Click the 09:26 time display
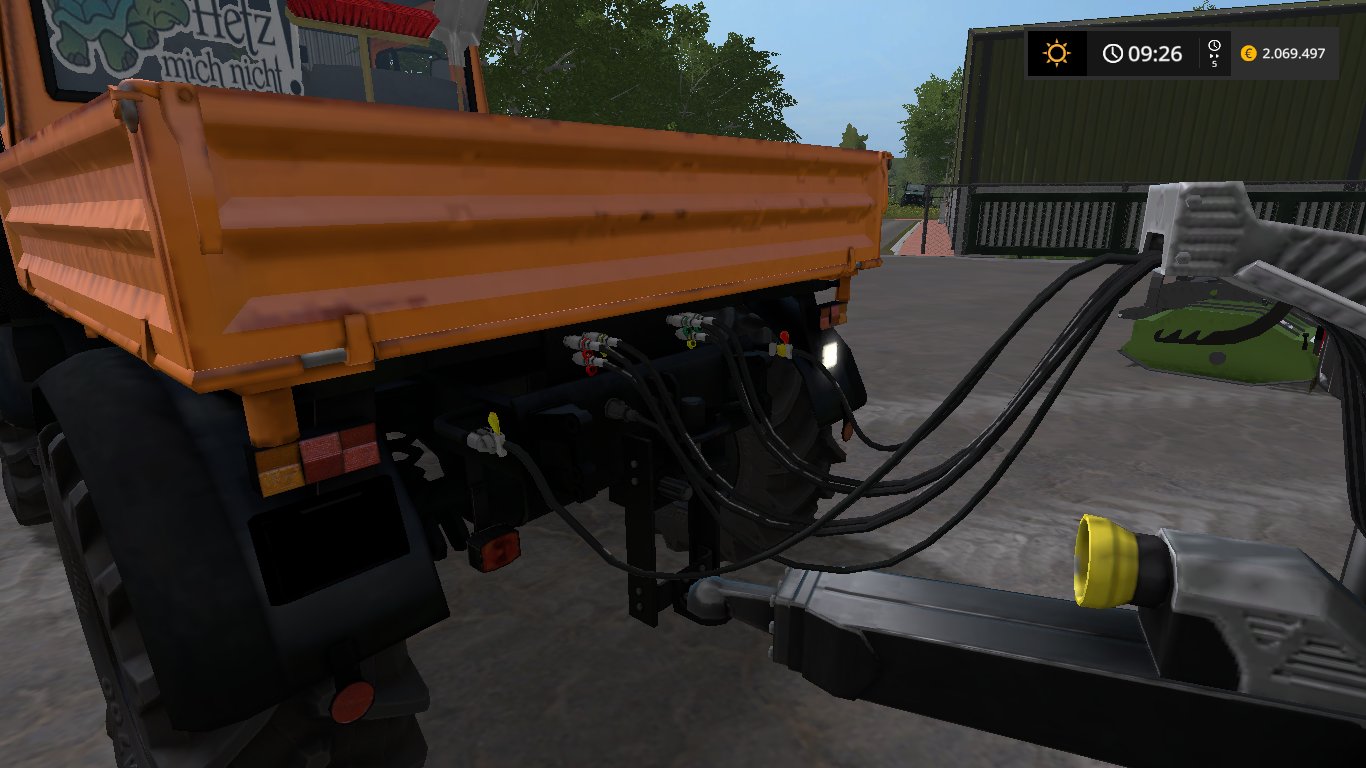The image size is (1366, 768). coord(1154,53)
